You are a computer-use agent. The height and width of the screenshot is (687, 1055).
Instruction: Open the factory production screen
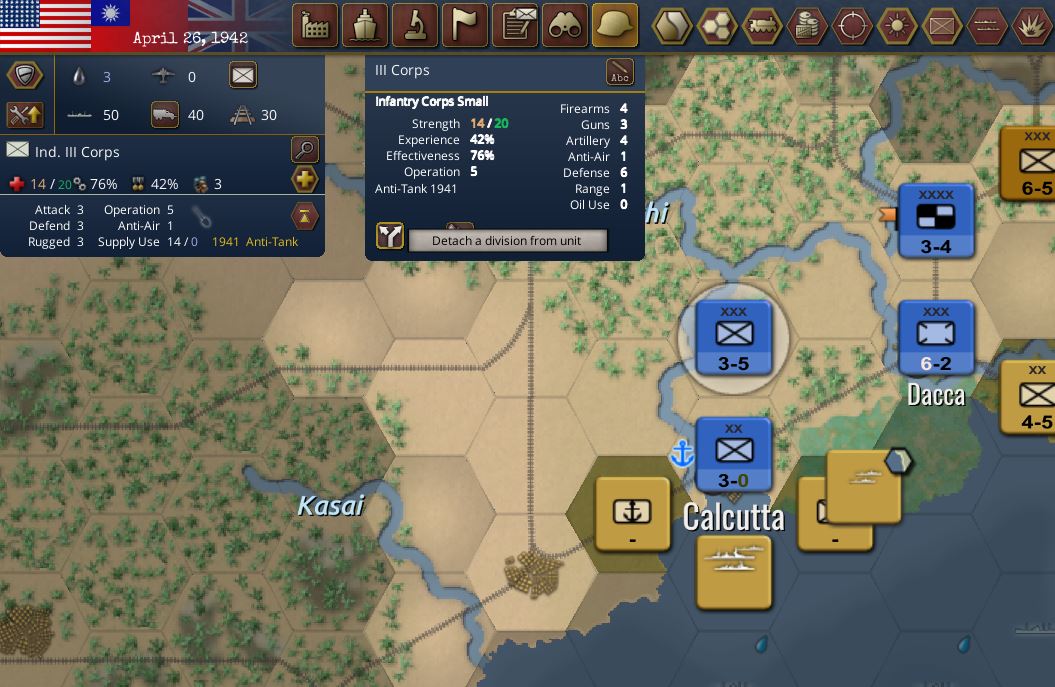tap(315, 25)
